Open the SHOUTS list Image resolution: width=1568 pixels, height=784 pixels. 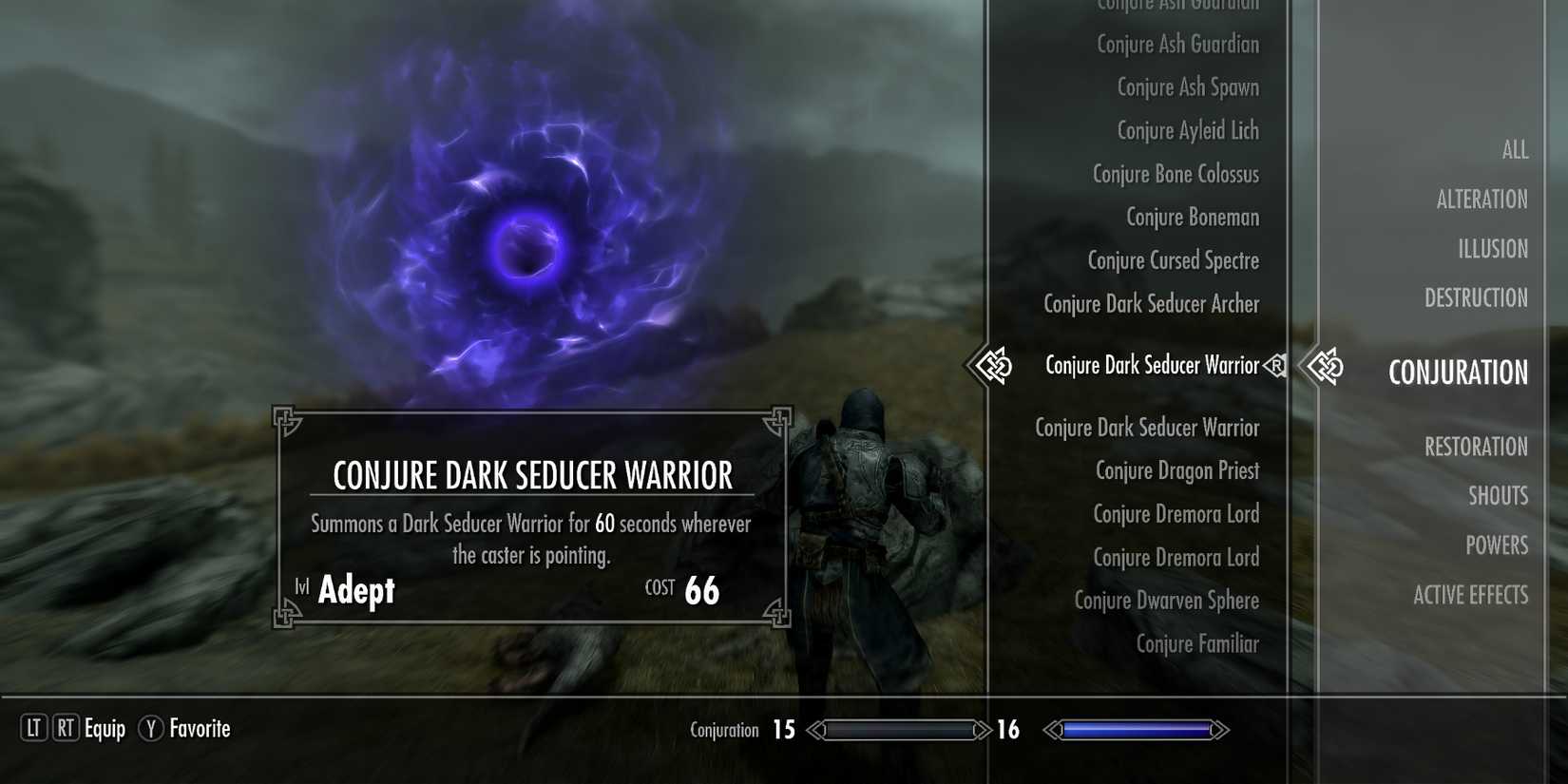click(x=1498, y=495)
